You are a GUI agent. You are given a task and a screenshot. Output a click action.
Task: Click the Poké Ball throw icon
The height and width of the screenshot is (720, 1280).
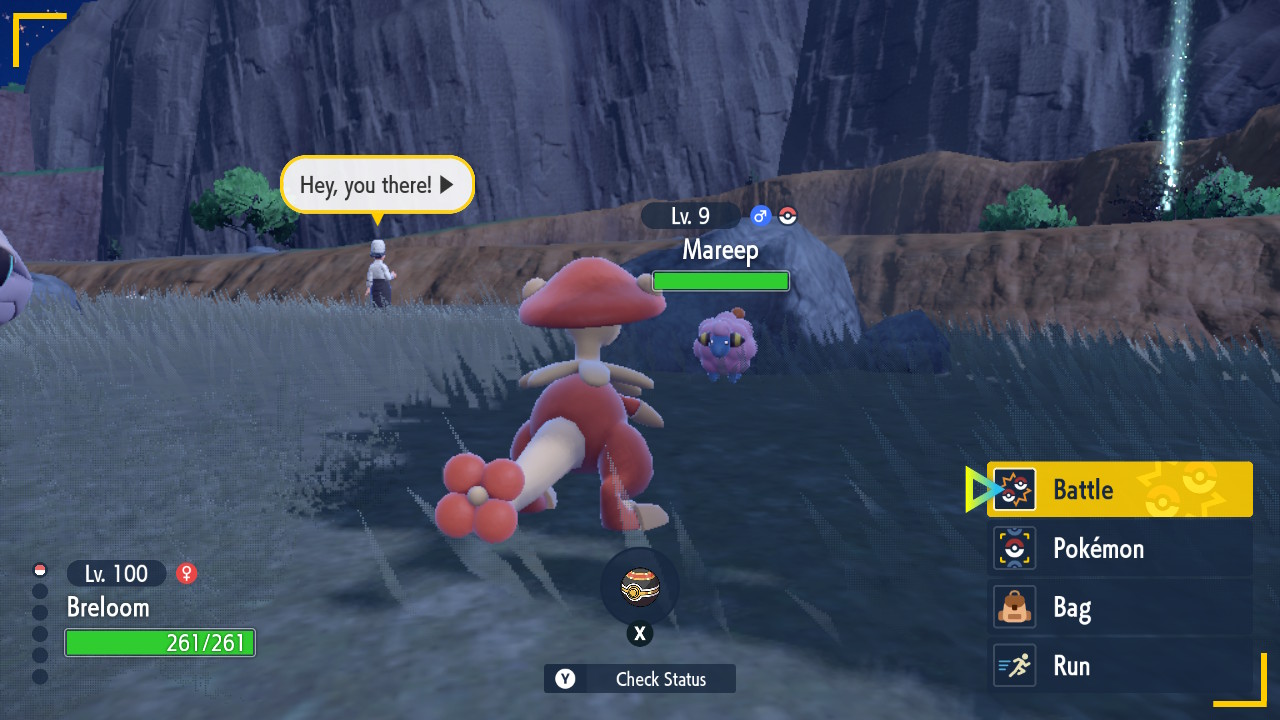click(639, 587)
